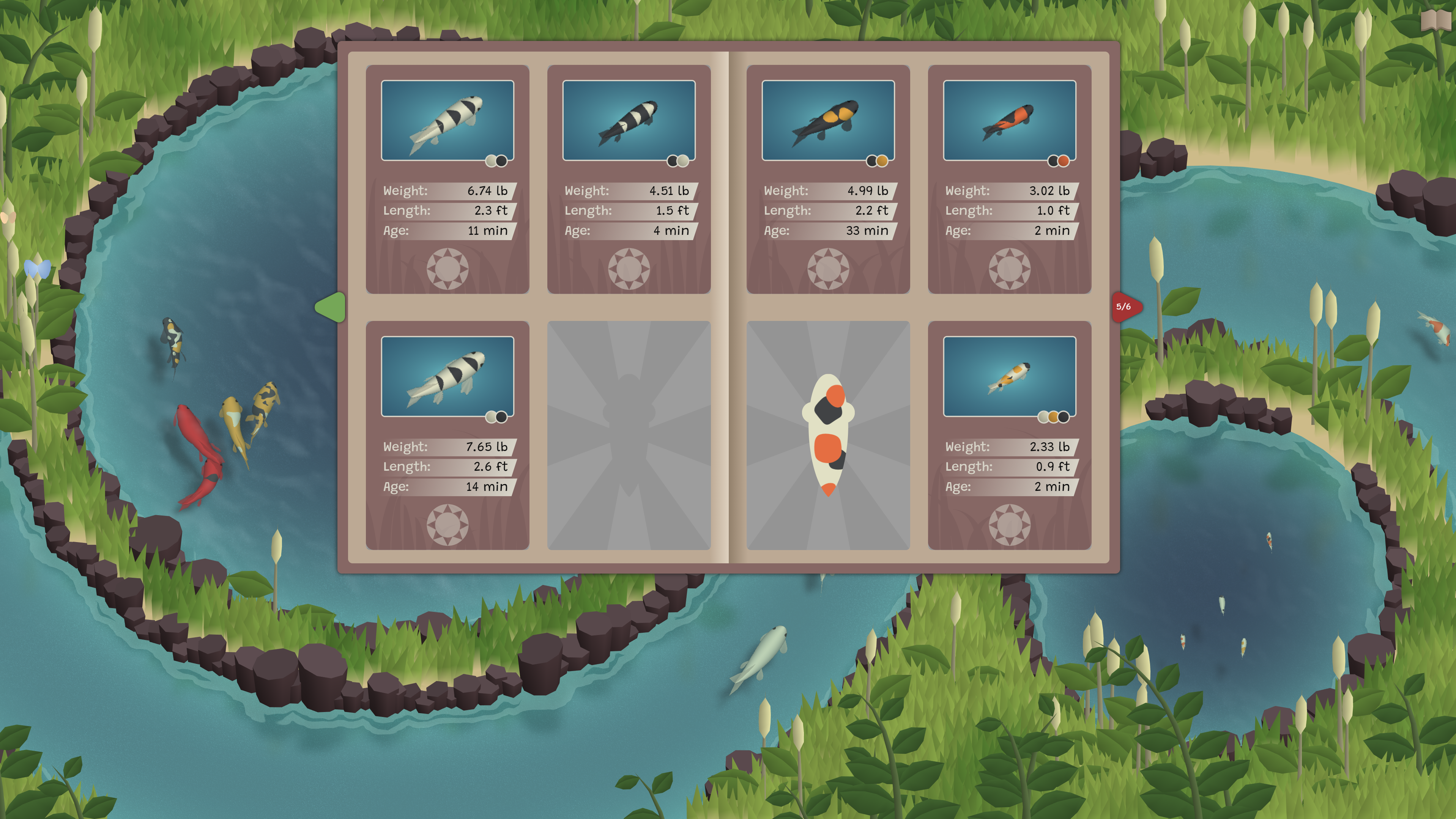Choose the 4.51 lb black koi card
Screen dimensions: 1456x819
(x=629, y=179)
